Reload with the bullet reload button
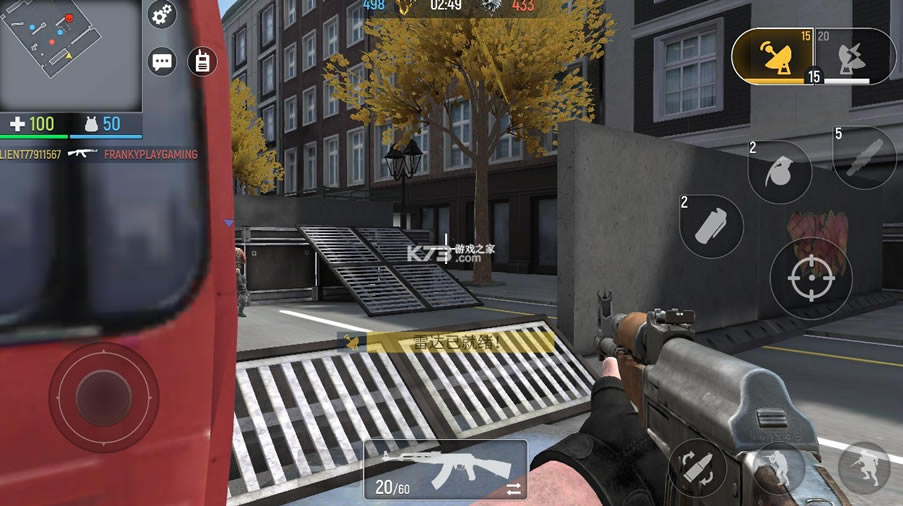The image size is (903, 506). [697, 468]
